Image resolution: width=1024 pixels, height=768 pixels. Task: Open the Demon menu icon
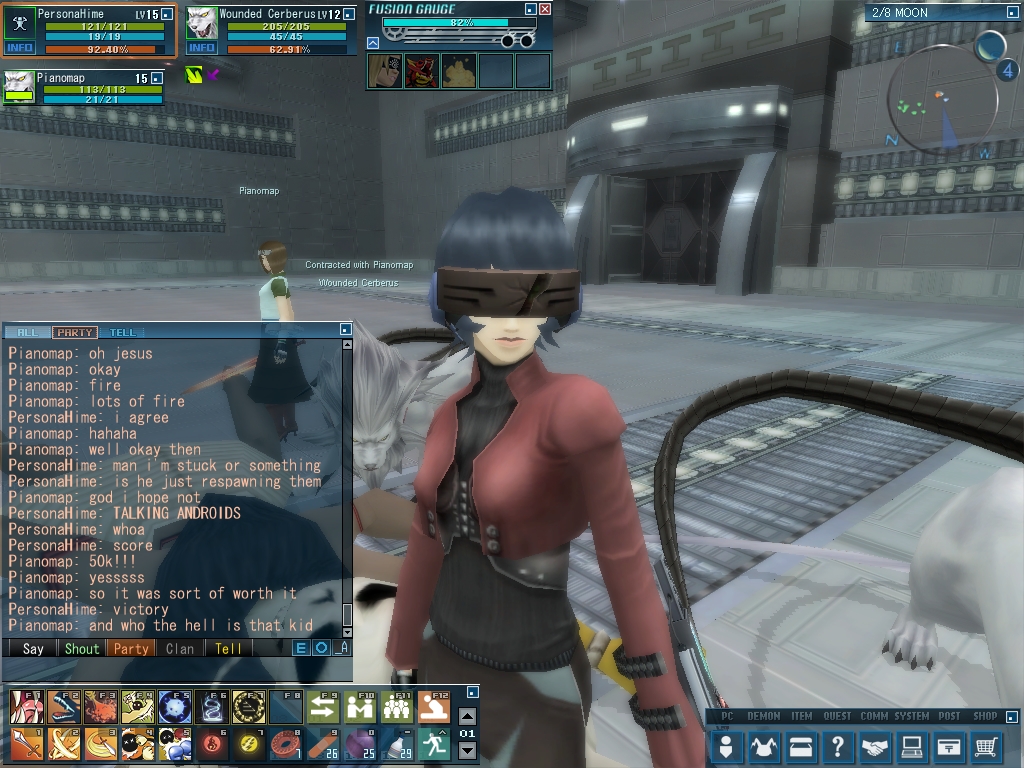[x=764, y=746]
